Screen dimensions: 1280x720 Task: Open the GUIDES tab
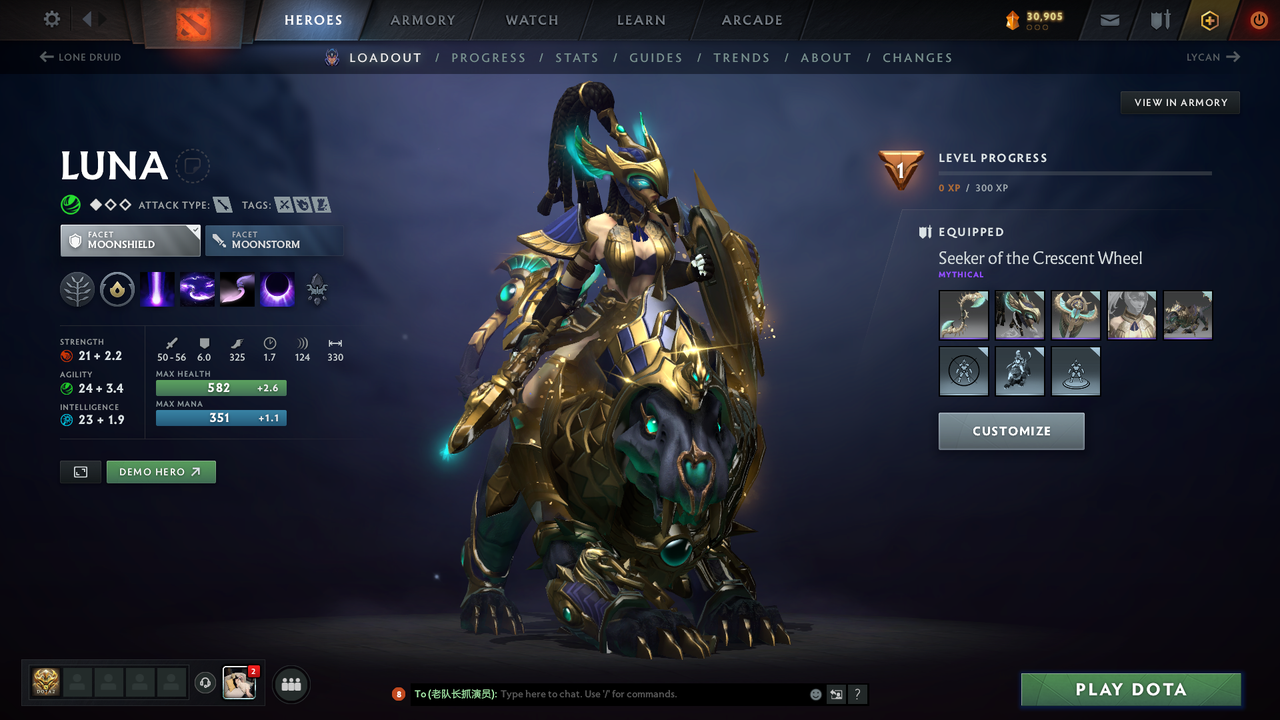tap(656, 57)
